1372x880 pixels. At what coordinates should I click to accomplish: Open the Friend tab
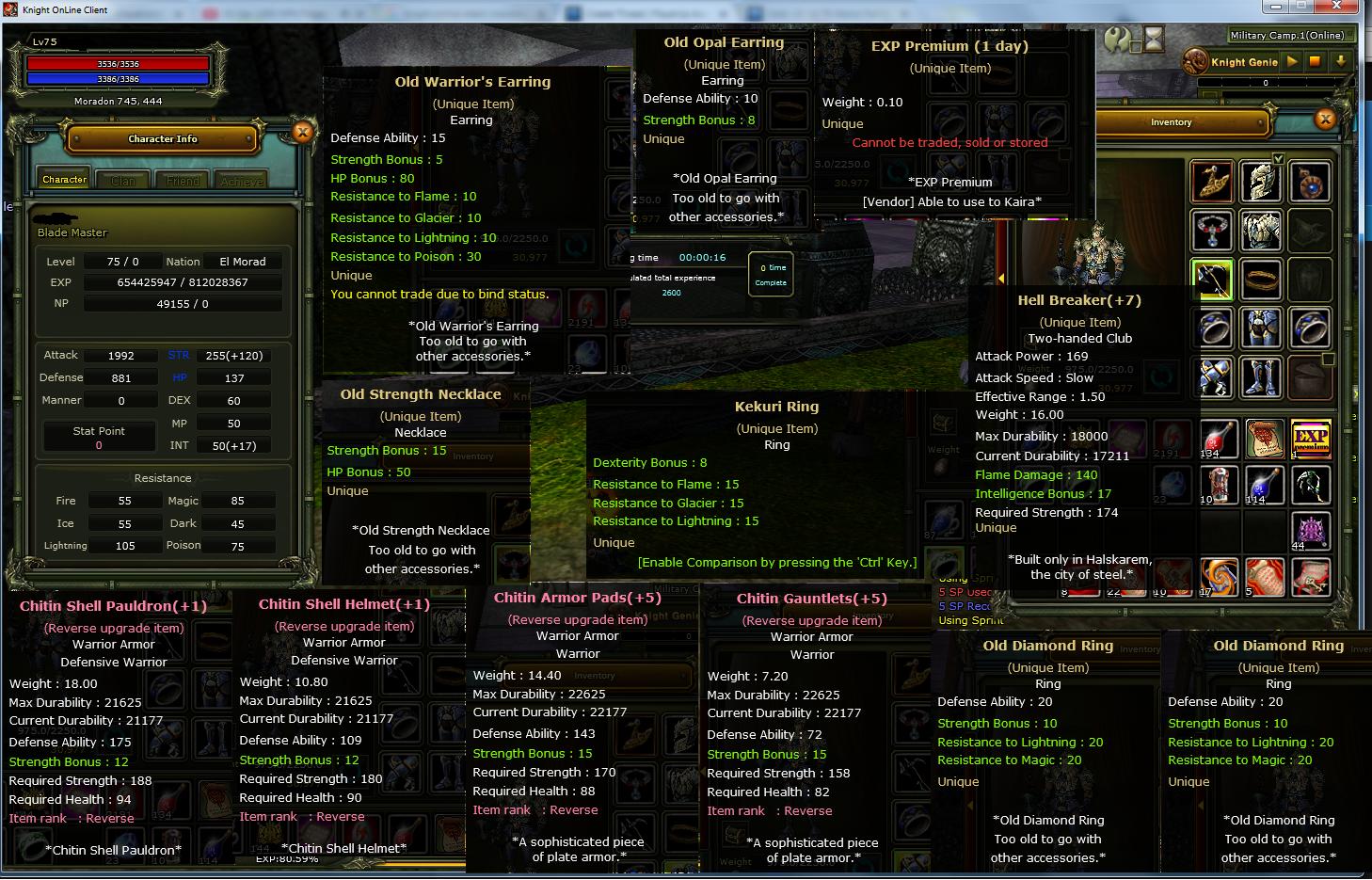182,179
